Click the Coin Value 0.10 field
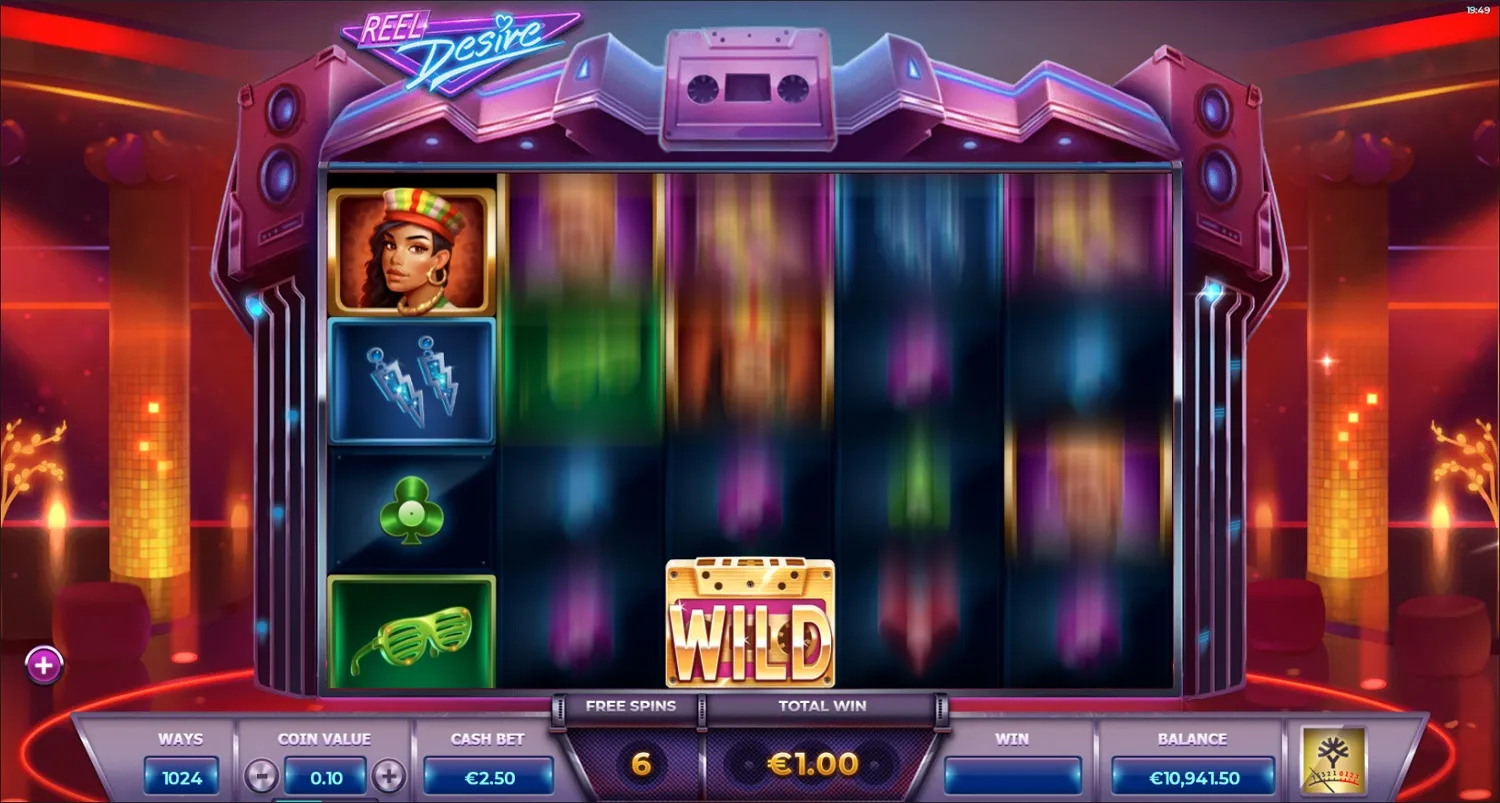 coord(324,775)
